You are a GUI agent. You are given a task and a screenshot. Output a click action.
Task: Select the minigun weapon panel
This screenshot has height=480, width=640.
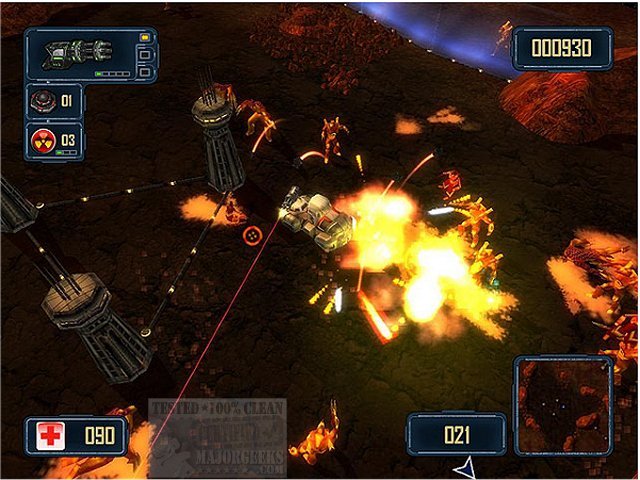coord(89,55)
